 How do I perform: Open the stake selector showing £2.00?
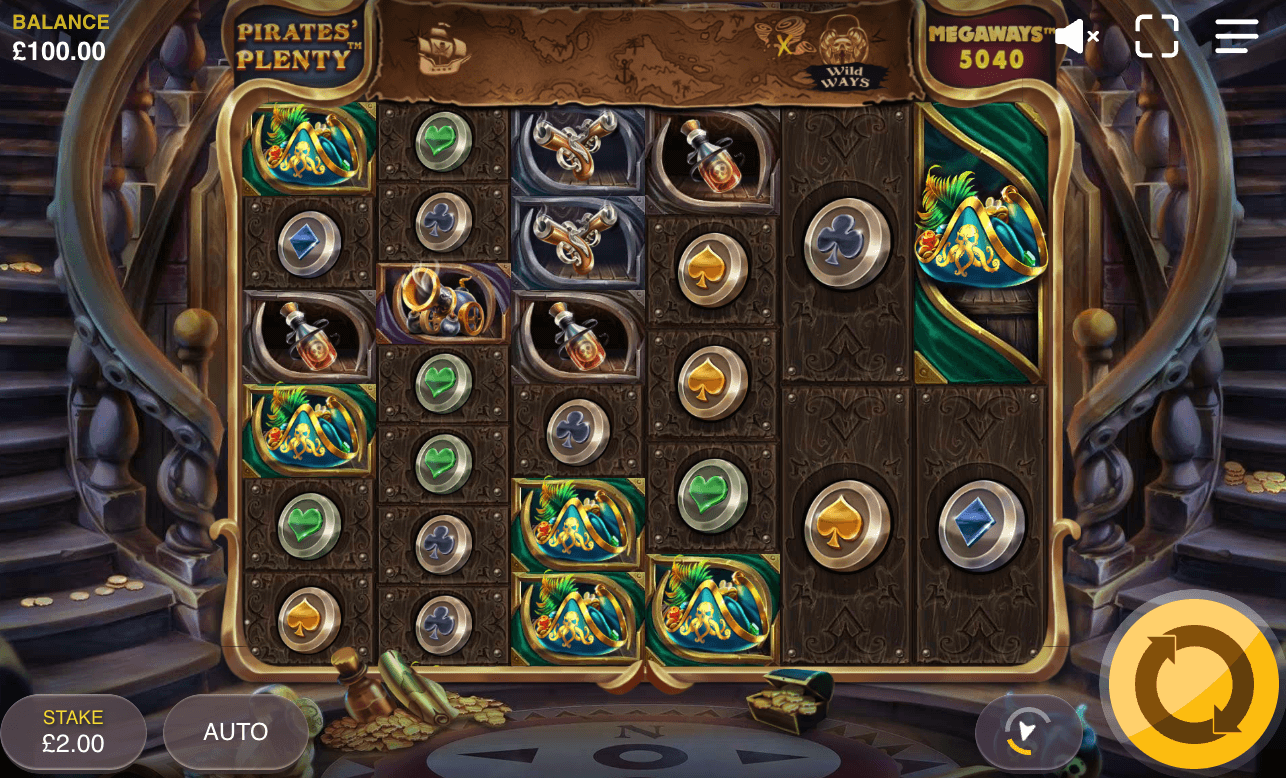70,731
